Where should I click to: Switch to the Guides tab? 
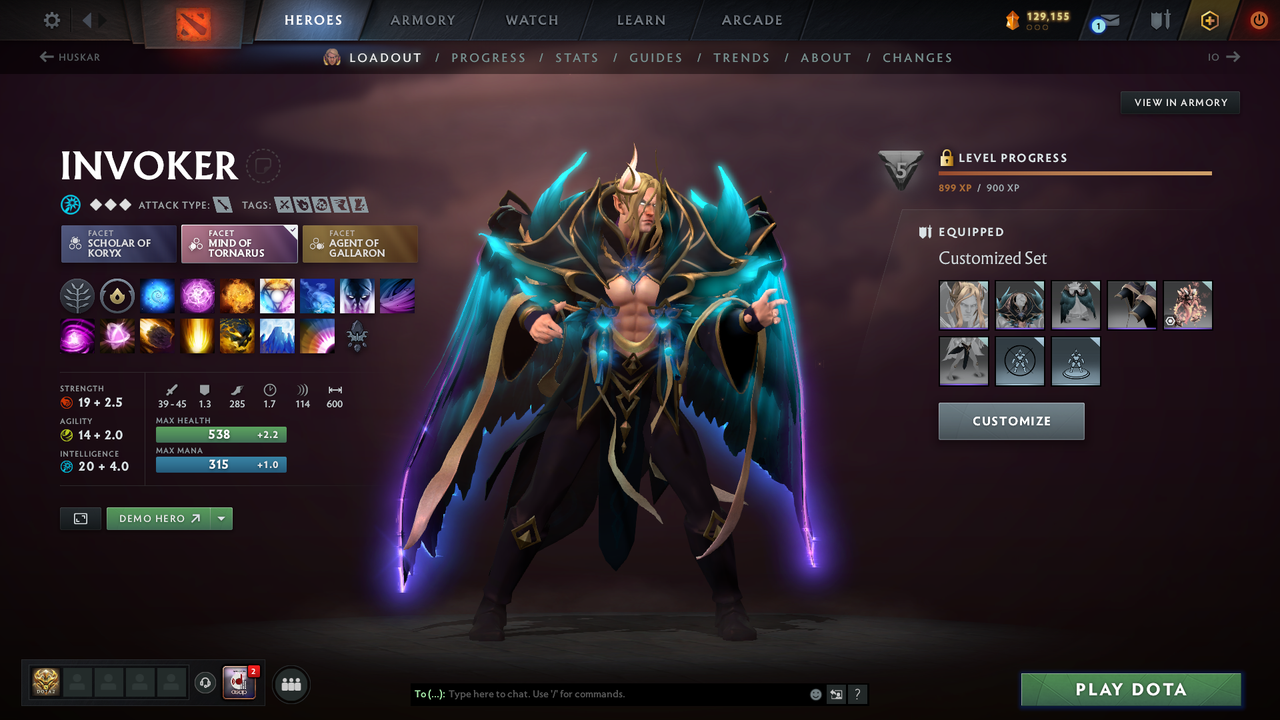[x=656, y=57]
